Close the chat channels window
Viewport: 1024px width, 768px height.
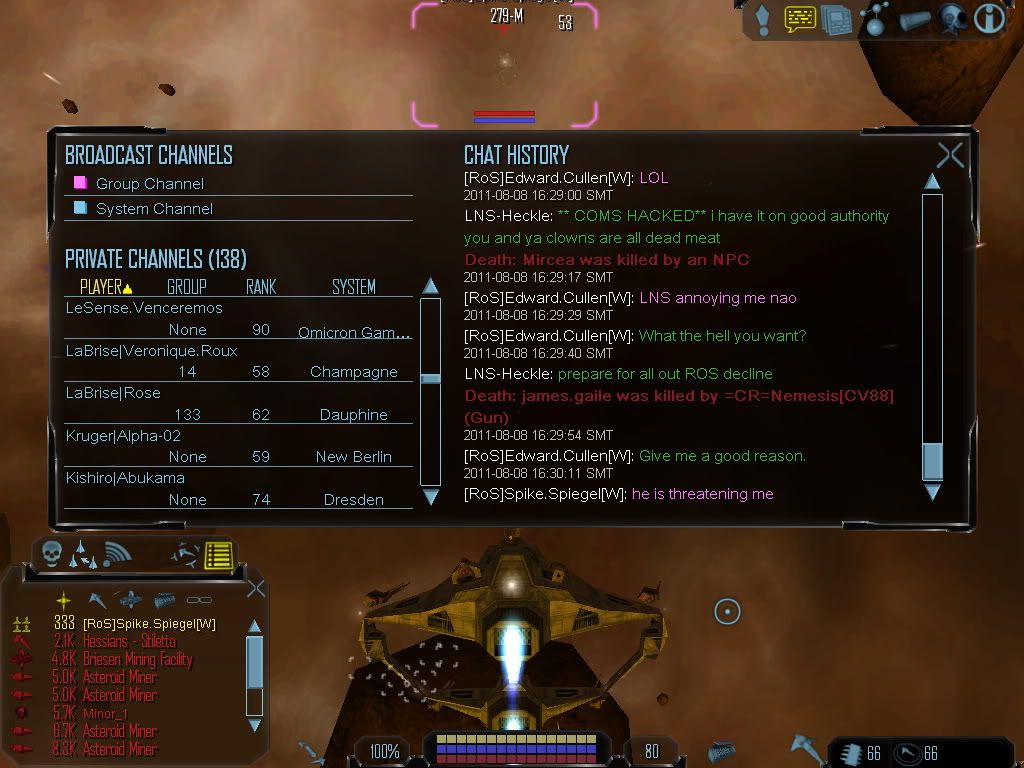tap(949, 155)
